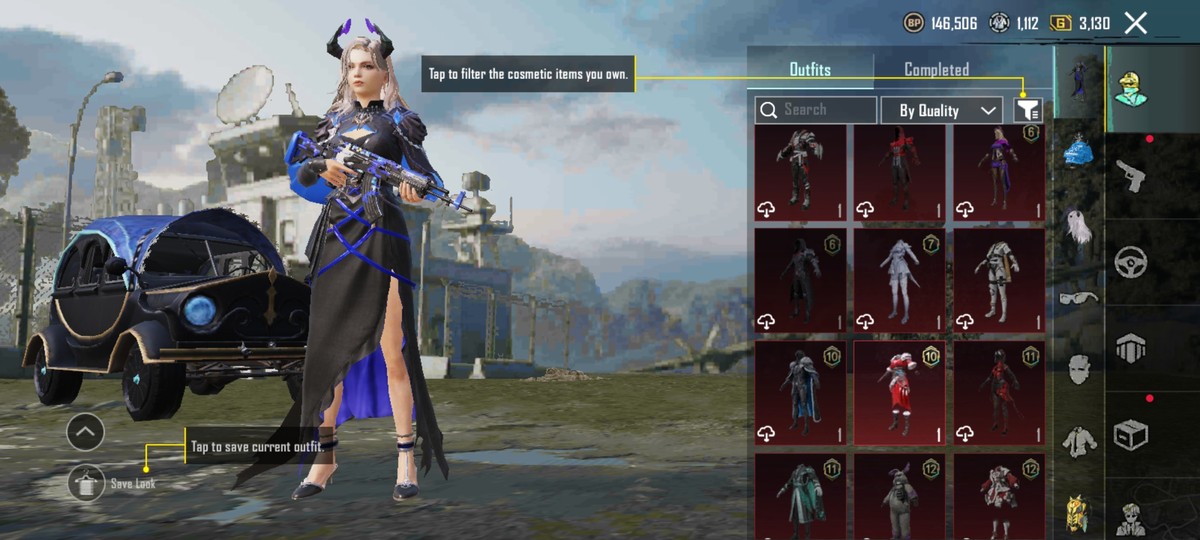The image size is (1200, 540).
Task: Select the Outfits tab
Action: click(810, 70)
